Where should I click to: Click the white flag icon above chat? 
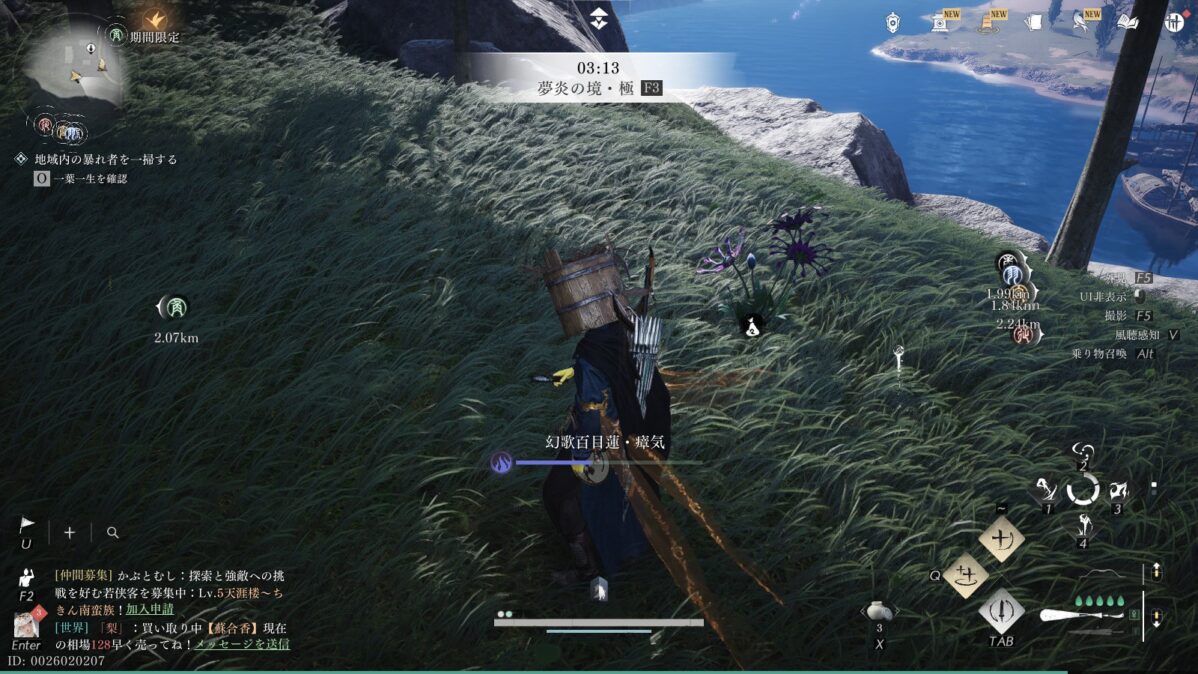[27, 525]
